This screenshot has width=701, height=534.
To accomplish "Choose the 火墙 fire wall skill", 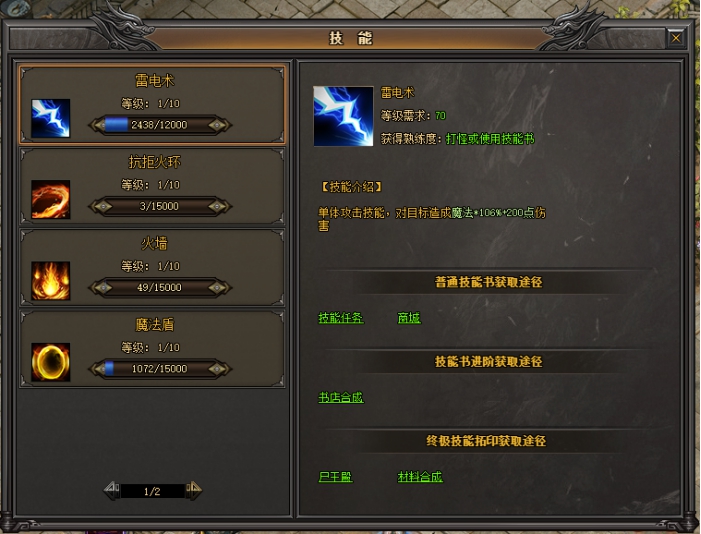I will tap(153, 266).
